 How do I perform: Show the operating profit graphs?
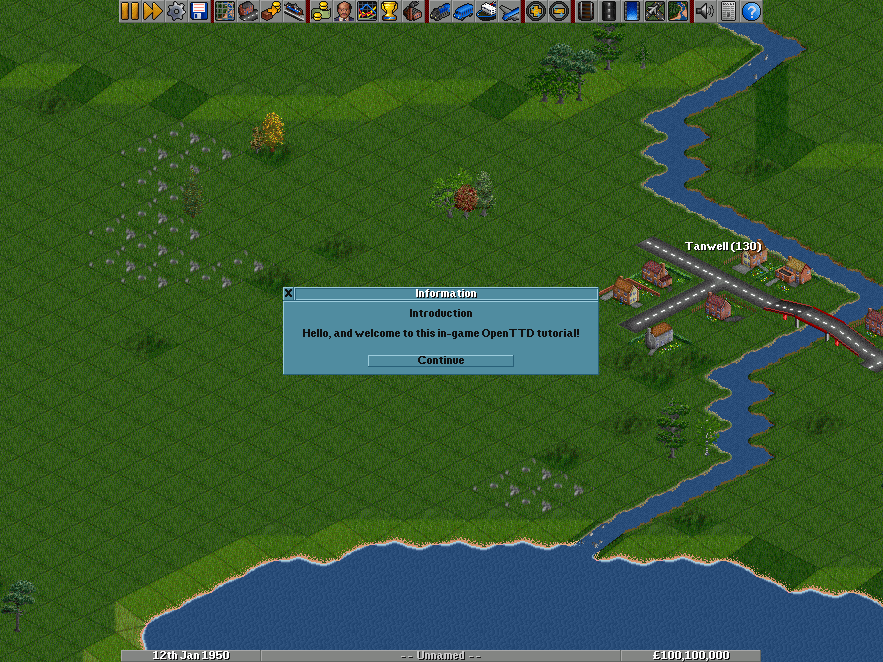[x=366, y=11]
